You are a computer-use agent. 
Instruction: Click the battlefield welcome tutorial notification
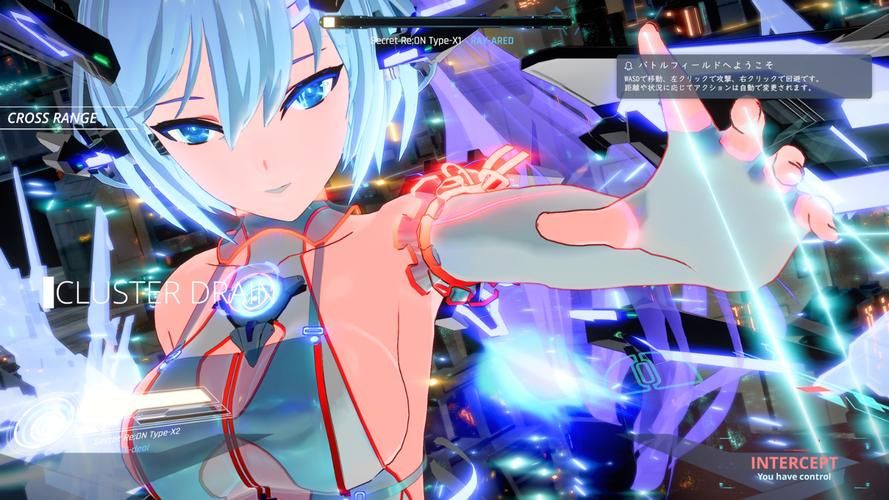pyautogui.click(x=740, y=75)
